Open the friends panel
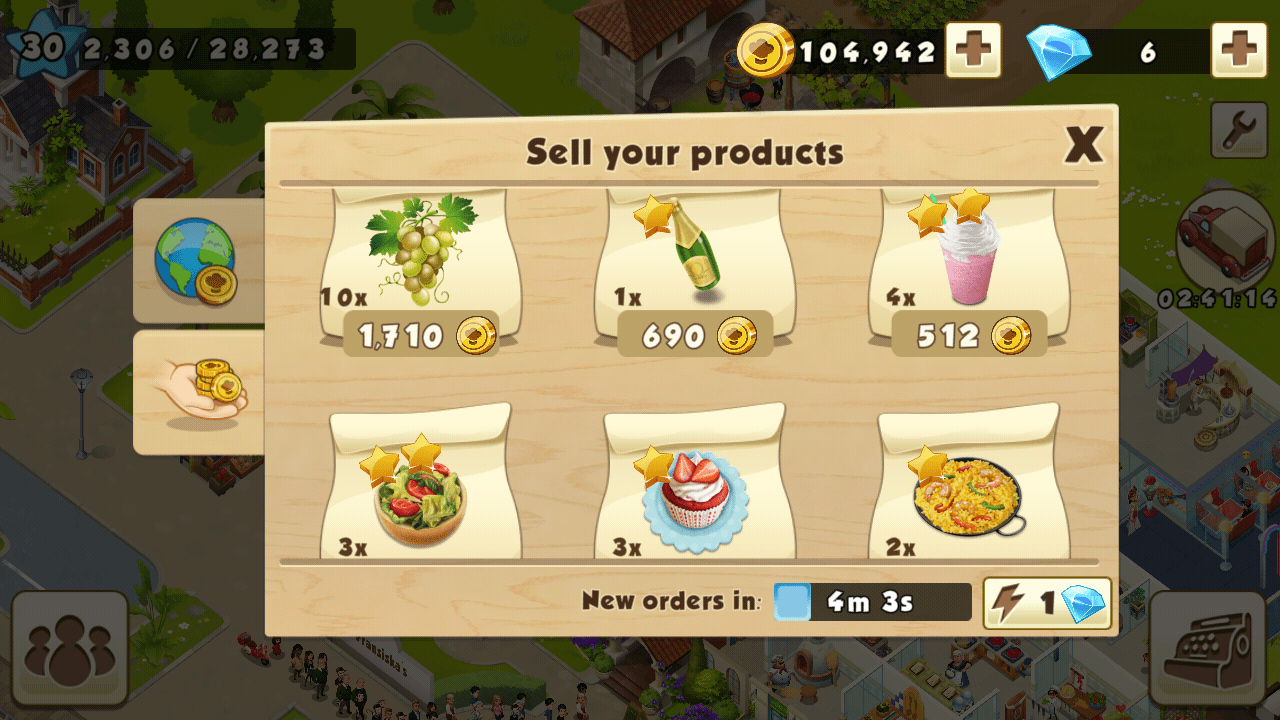1280x720 pixels. coord(70,648)
